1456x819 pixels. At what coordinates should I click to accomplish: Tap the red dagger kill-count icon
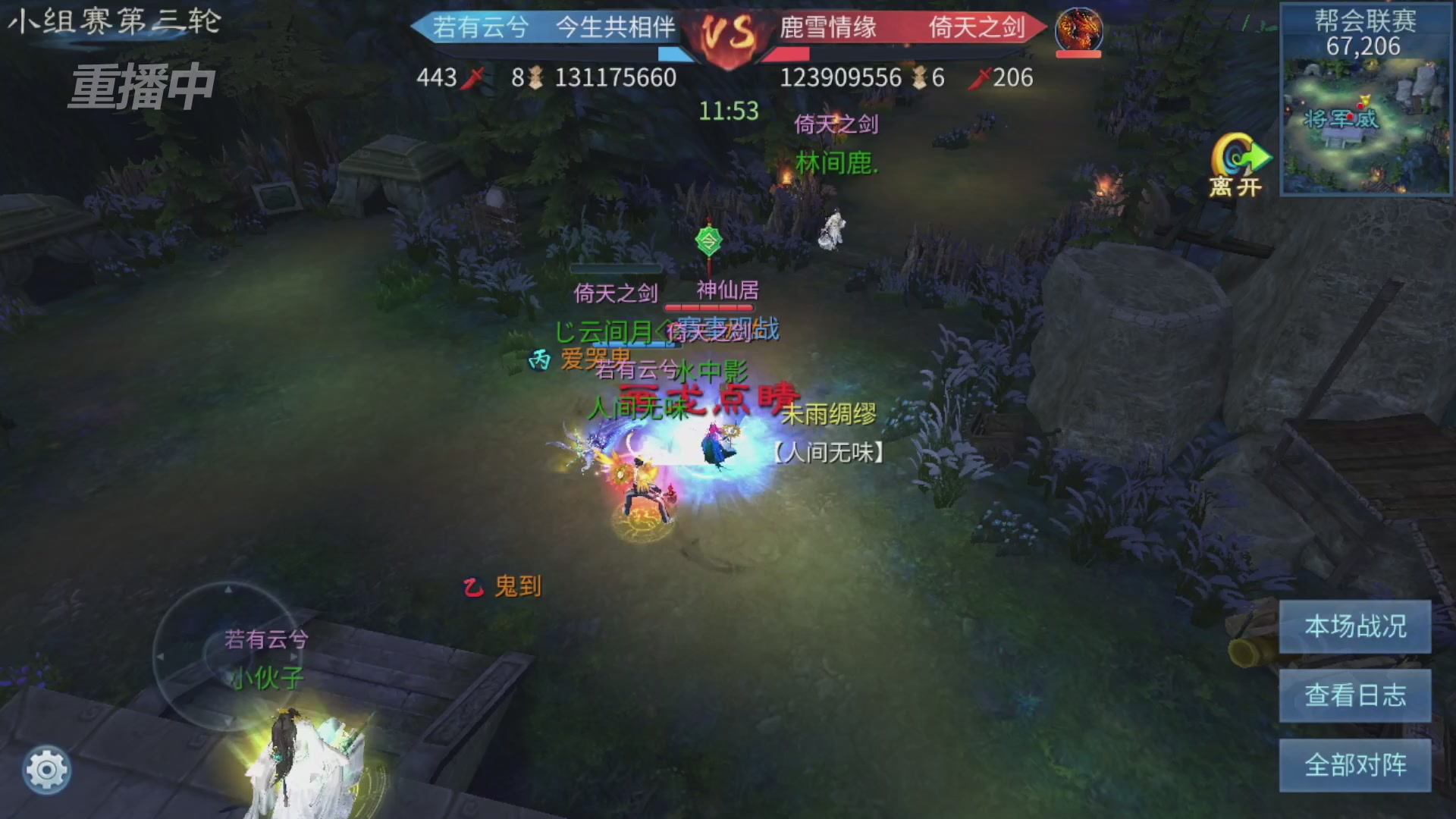(473, 78)
